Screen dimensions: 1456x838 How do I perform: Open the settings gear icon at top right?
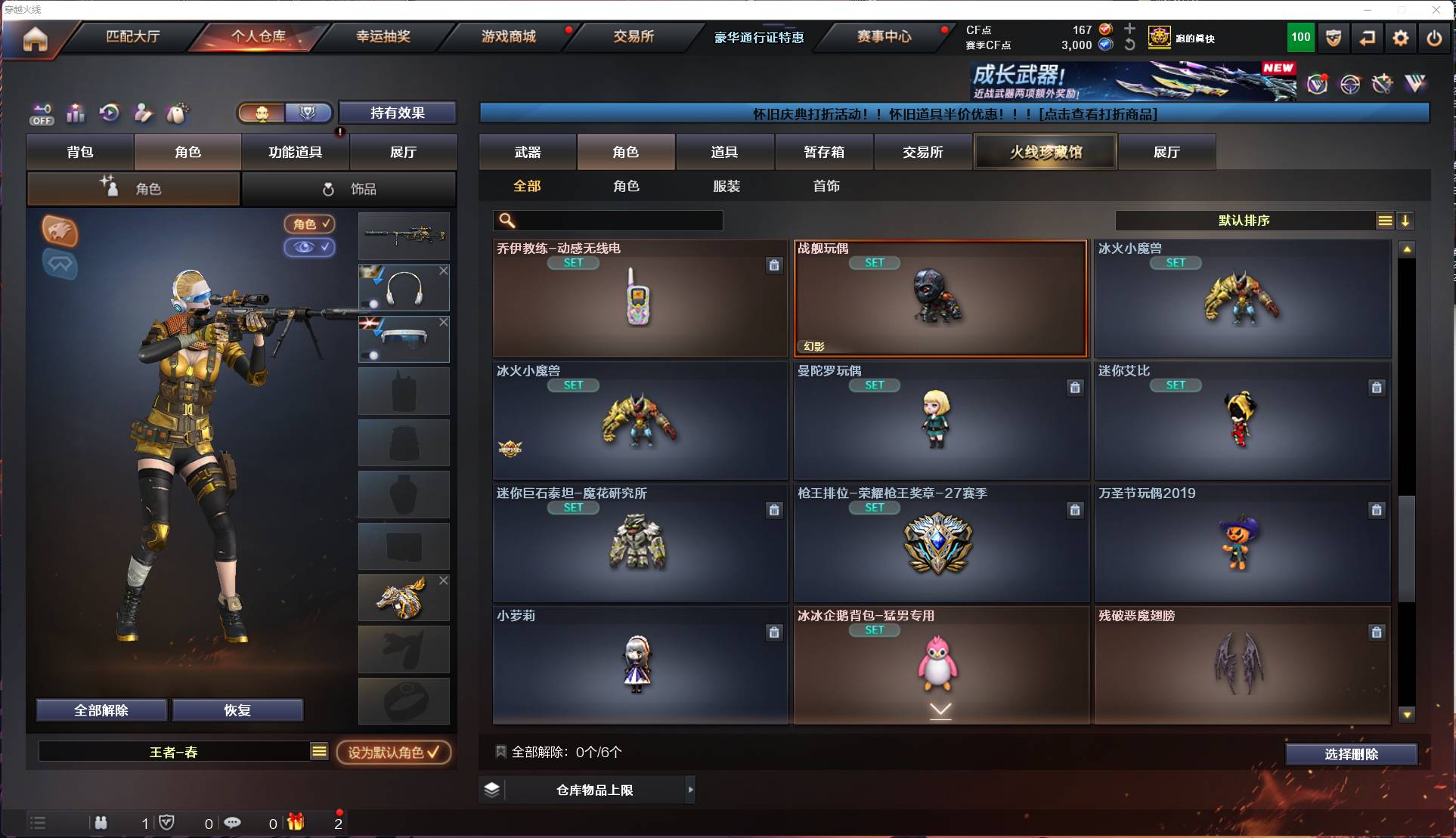click(x=1400, y=37)
